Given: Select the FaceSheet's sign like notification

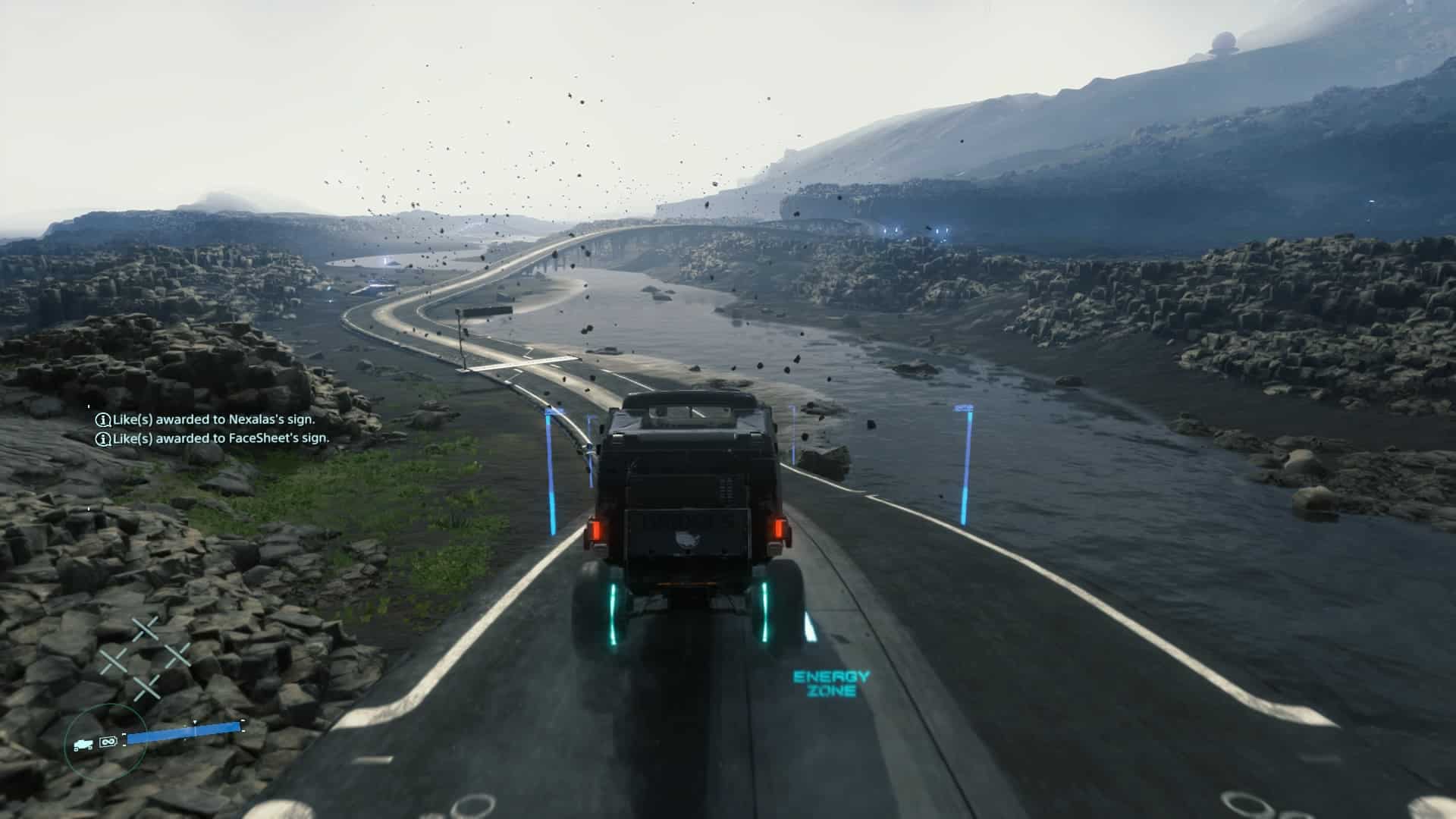Looking at the screenshot, I should 212,438.
